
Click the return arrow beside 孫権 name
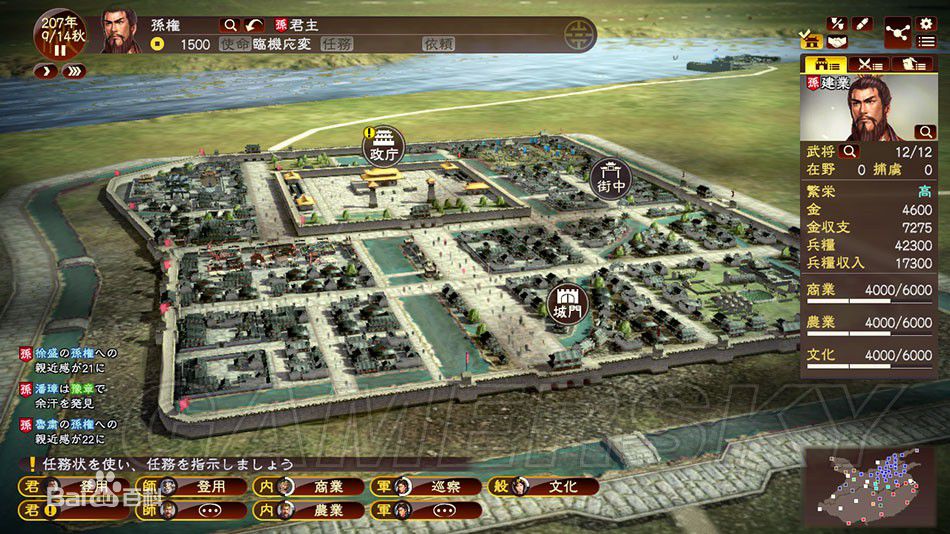coord(255,24)
